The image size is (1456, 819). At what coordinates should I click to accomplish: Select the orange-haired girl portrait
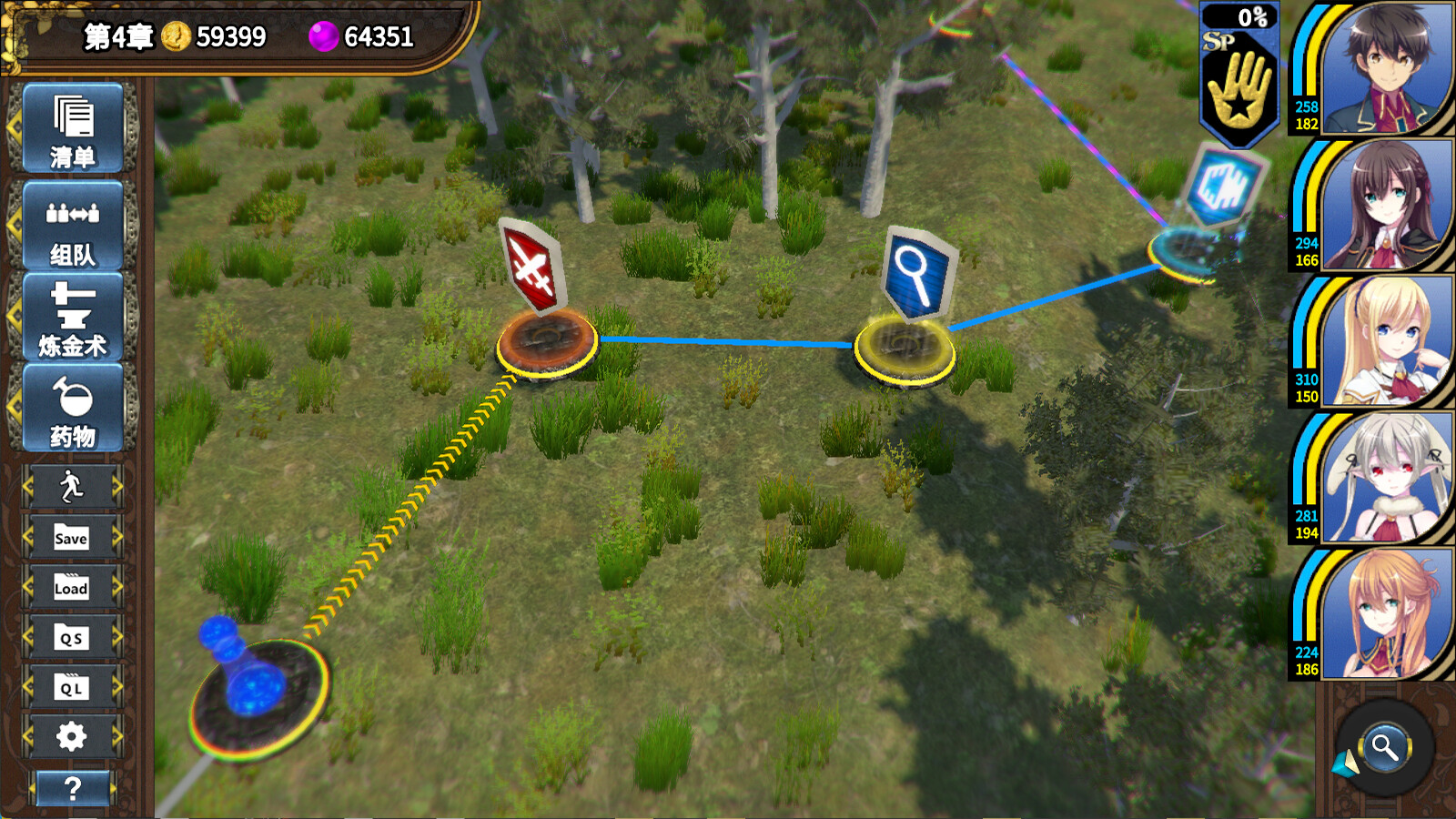(1385, 615)
